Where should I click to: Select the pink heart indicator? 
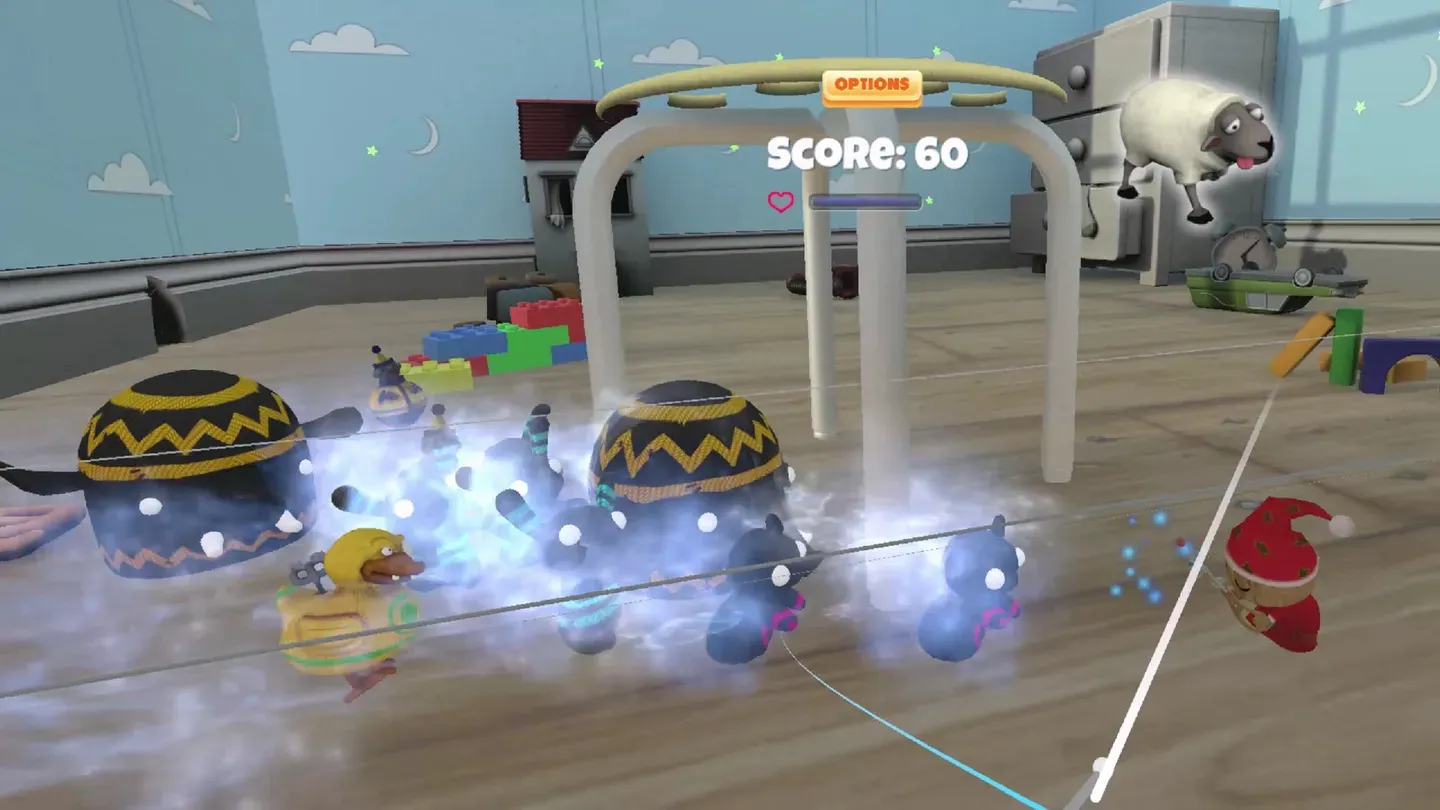point(778,200)
